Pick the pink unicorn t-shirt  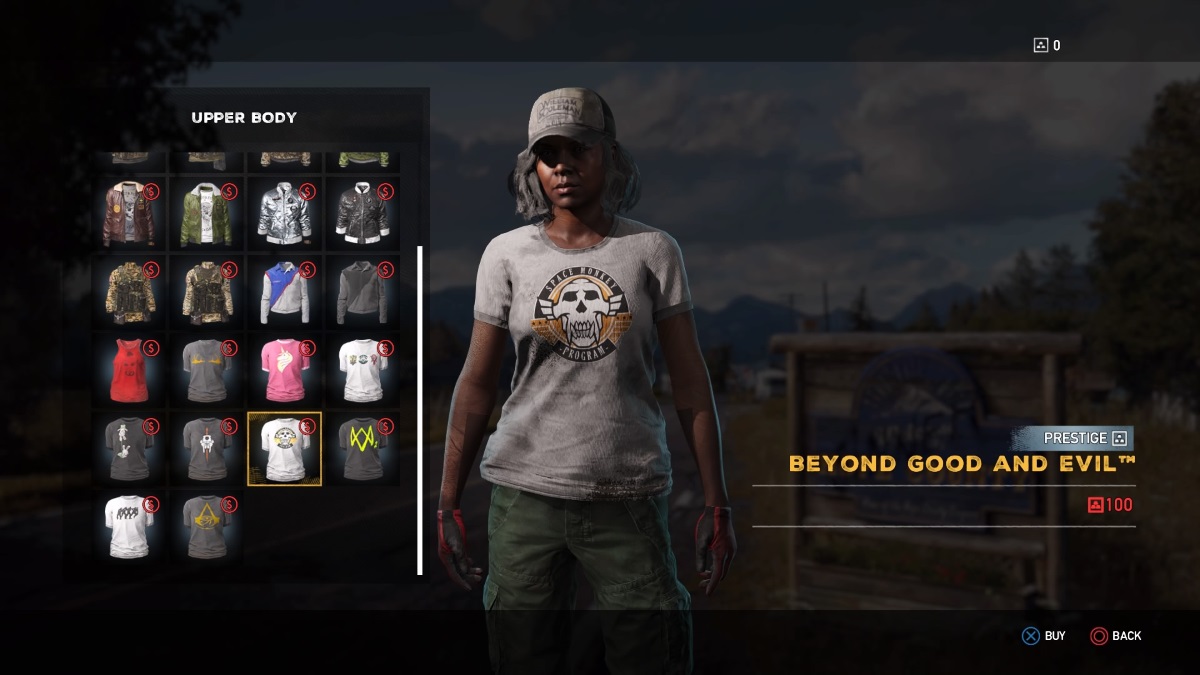point(285,370)
